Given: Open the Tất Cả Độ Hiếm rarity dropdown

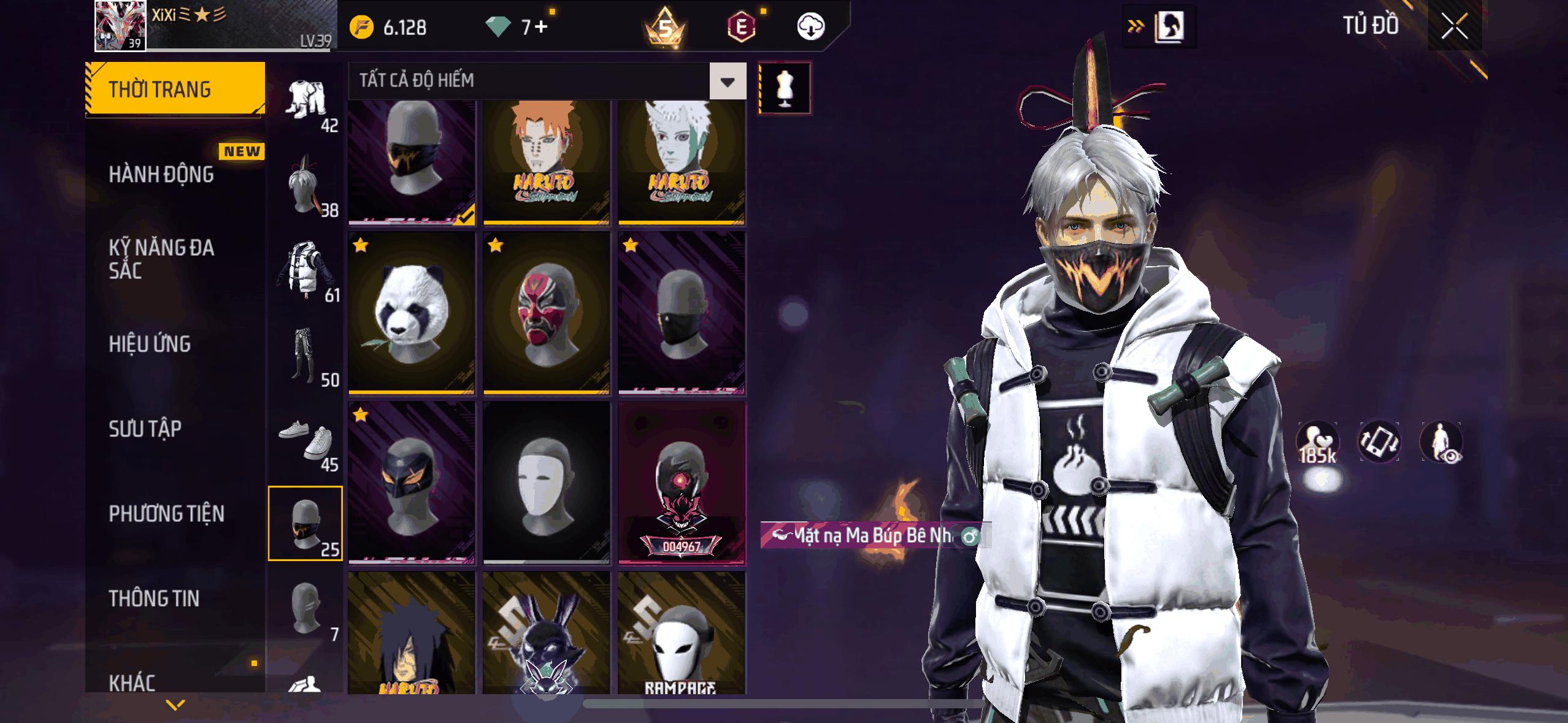Looking at the screenshot, I should coord(728,81).
